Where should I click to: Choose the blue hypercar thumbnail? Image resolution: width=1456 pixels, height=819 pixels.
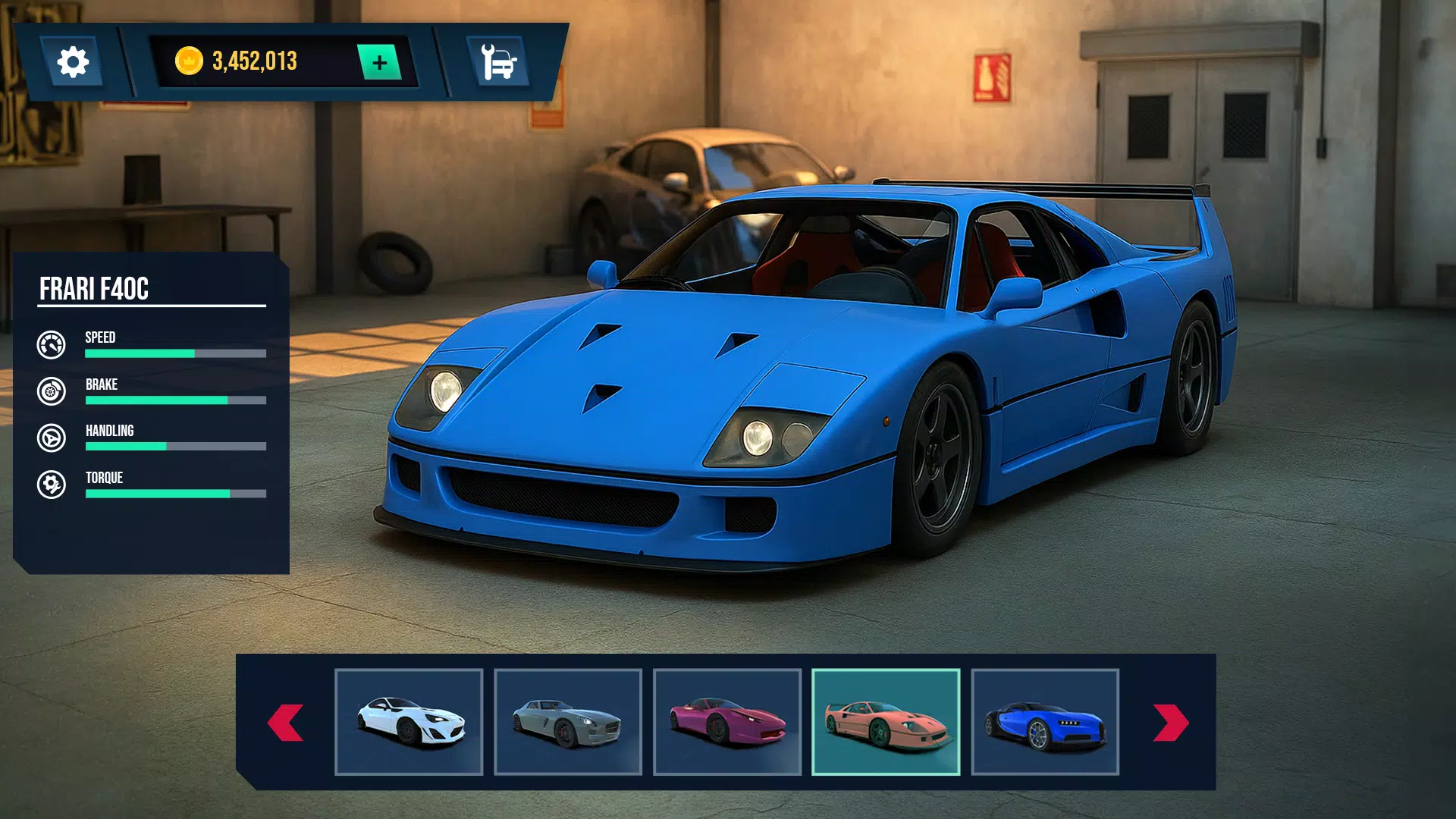pos(1045,722)
